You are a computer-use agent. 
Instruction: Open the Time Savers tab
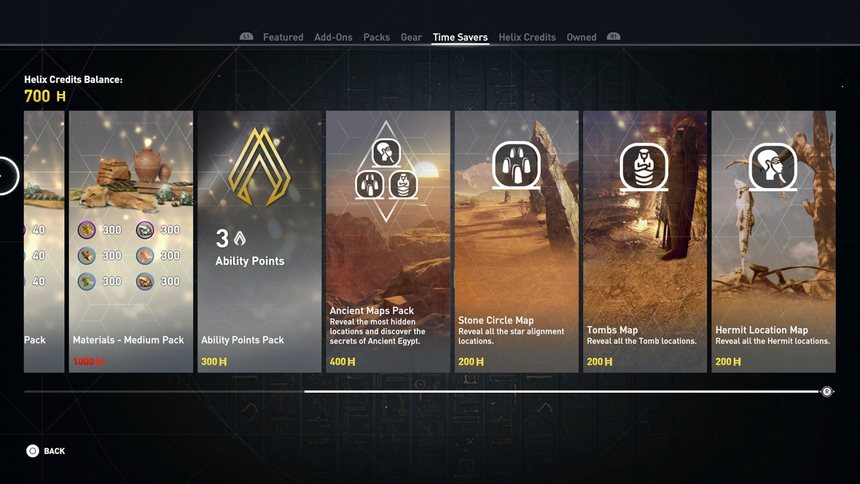(x=460, y=38)
